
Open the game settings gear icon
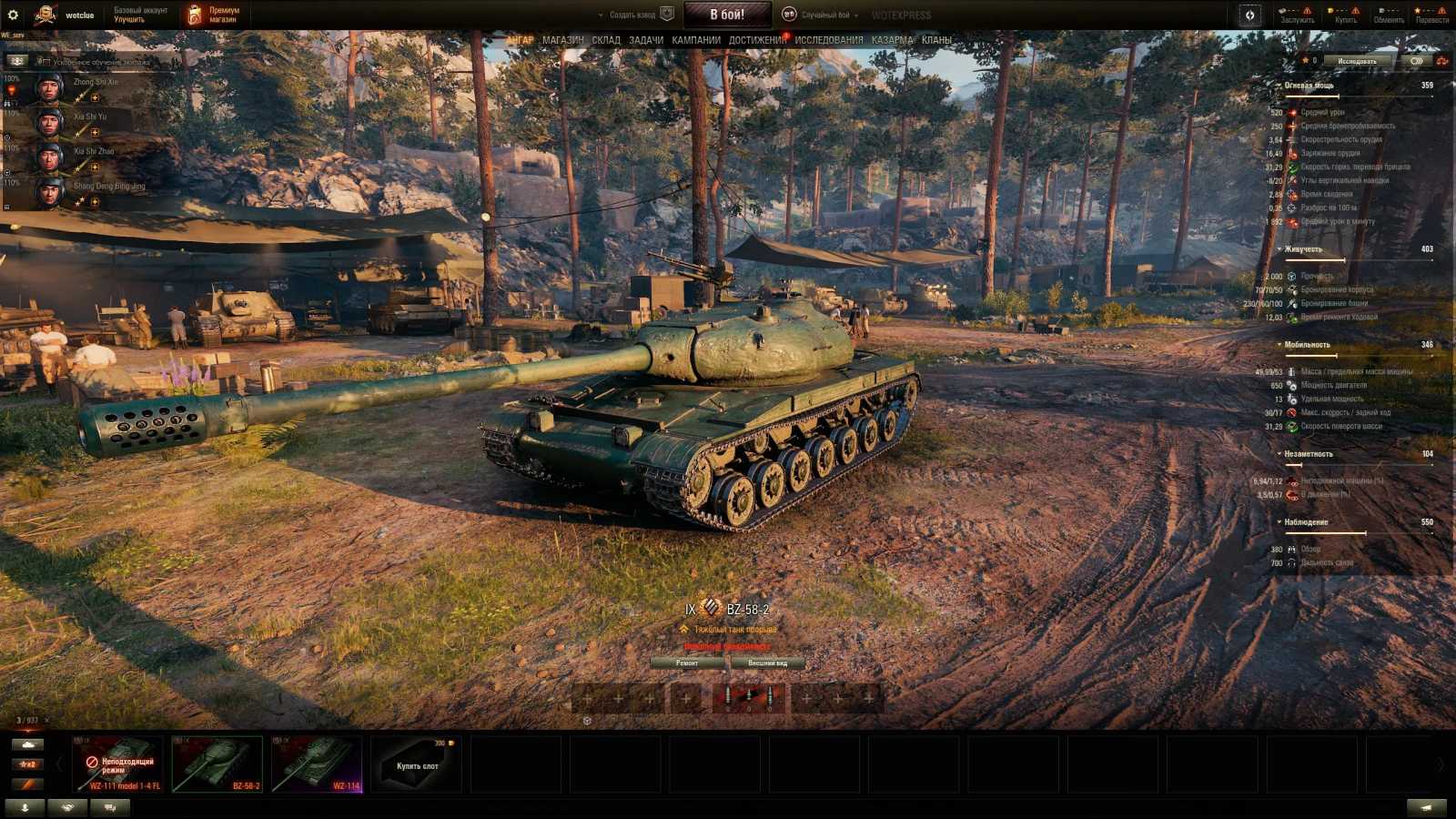15,15
